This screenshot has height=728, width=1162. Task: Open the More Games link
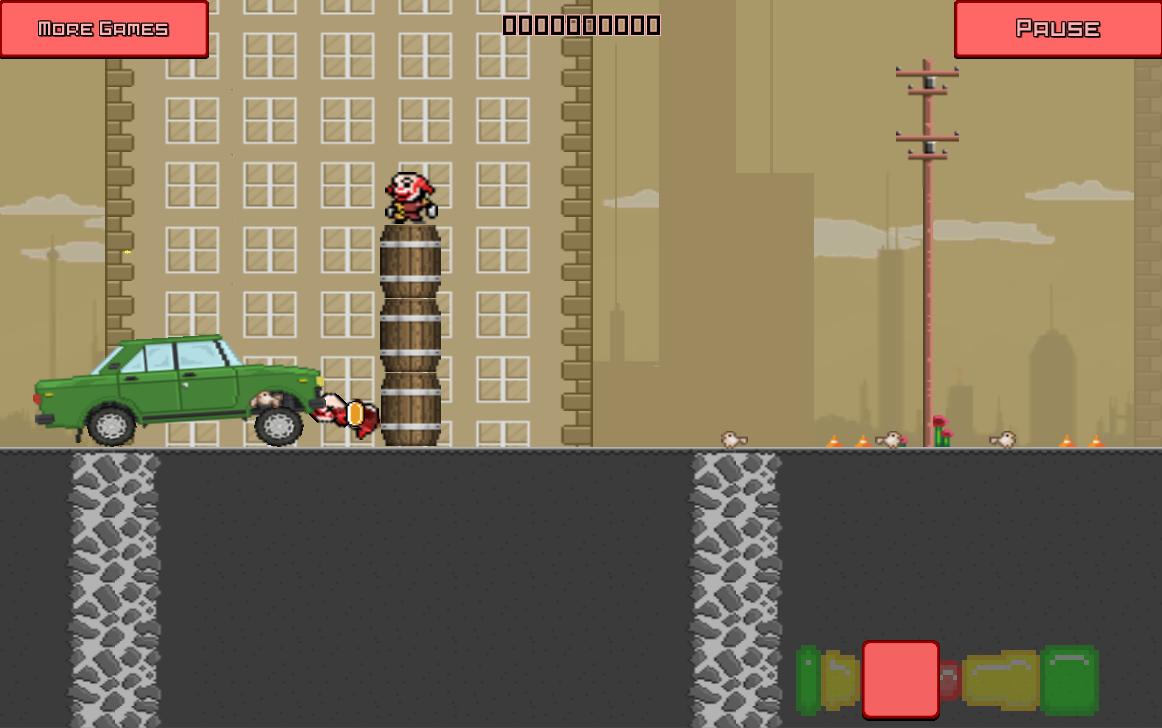pyautogui.click(x=104, y=28)
